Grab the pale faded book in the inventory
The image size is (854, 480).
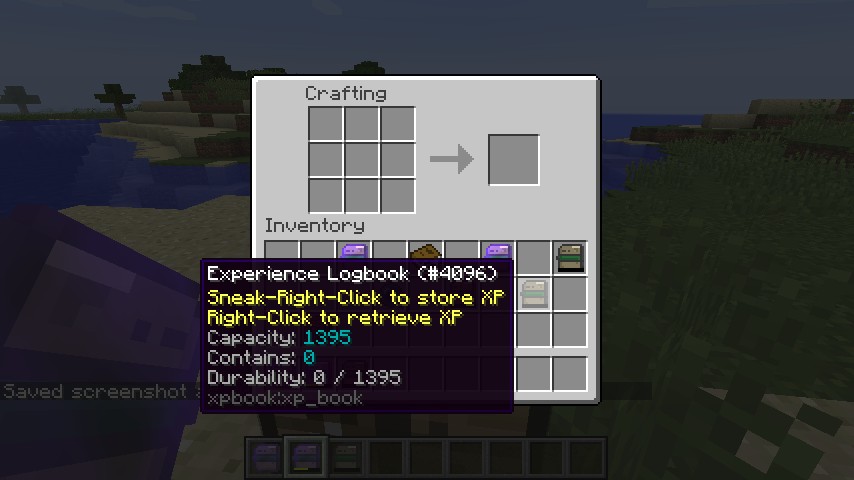(x=534, y=293)
